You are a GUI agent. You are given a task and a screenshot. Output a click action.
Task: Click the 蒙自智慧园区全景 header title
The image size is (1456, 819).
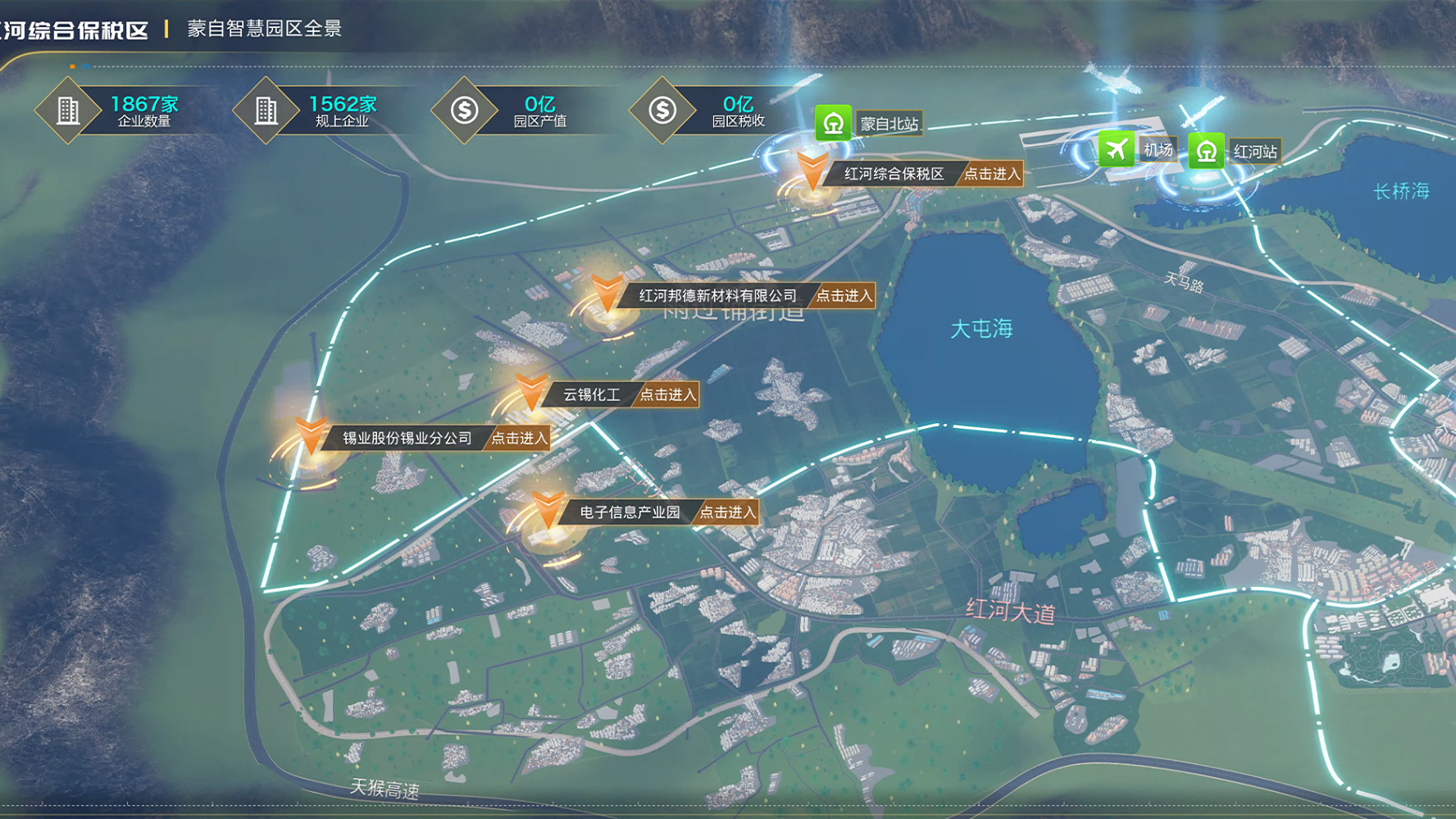point(264,29)
